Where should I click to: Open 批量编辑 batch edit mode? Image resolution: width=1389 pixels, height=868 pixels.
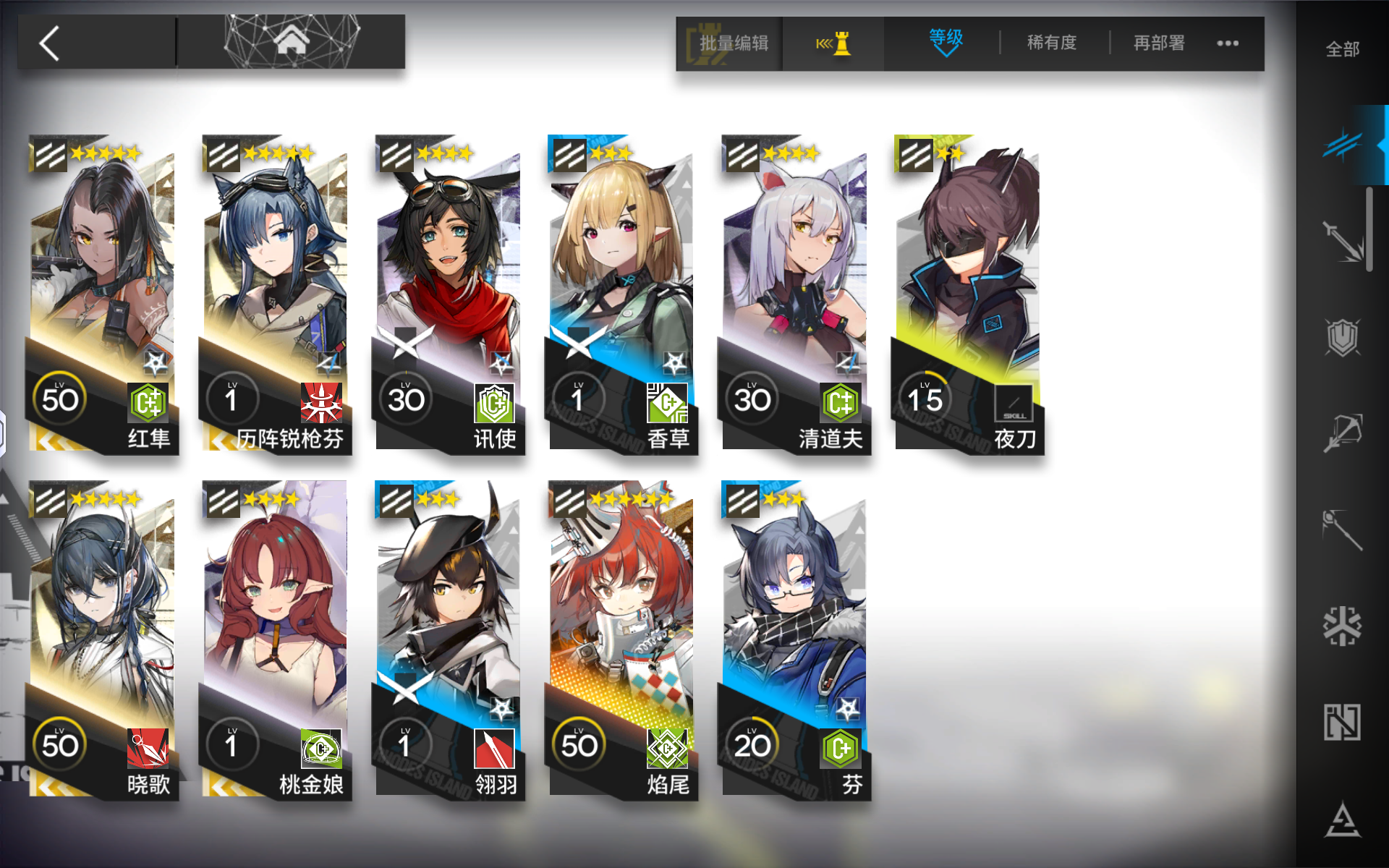pos(731,43)
